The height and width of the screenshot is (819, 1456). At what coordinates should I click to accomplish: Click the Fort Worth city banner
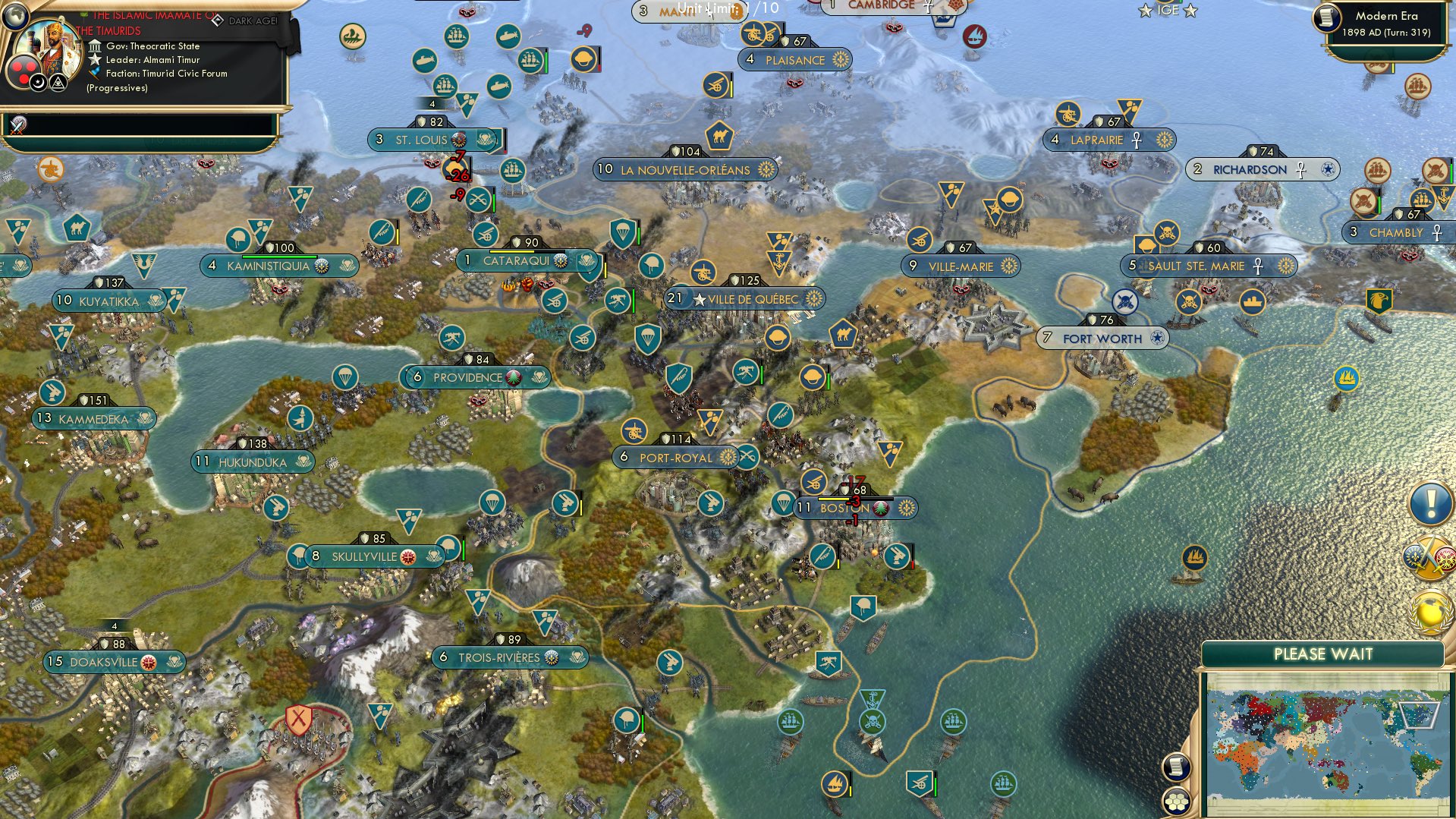pyautogui.click(x=1102, y=339)
